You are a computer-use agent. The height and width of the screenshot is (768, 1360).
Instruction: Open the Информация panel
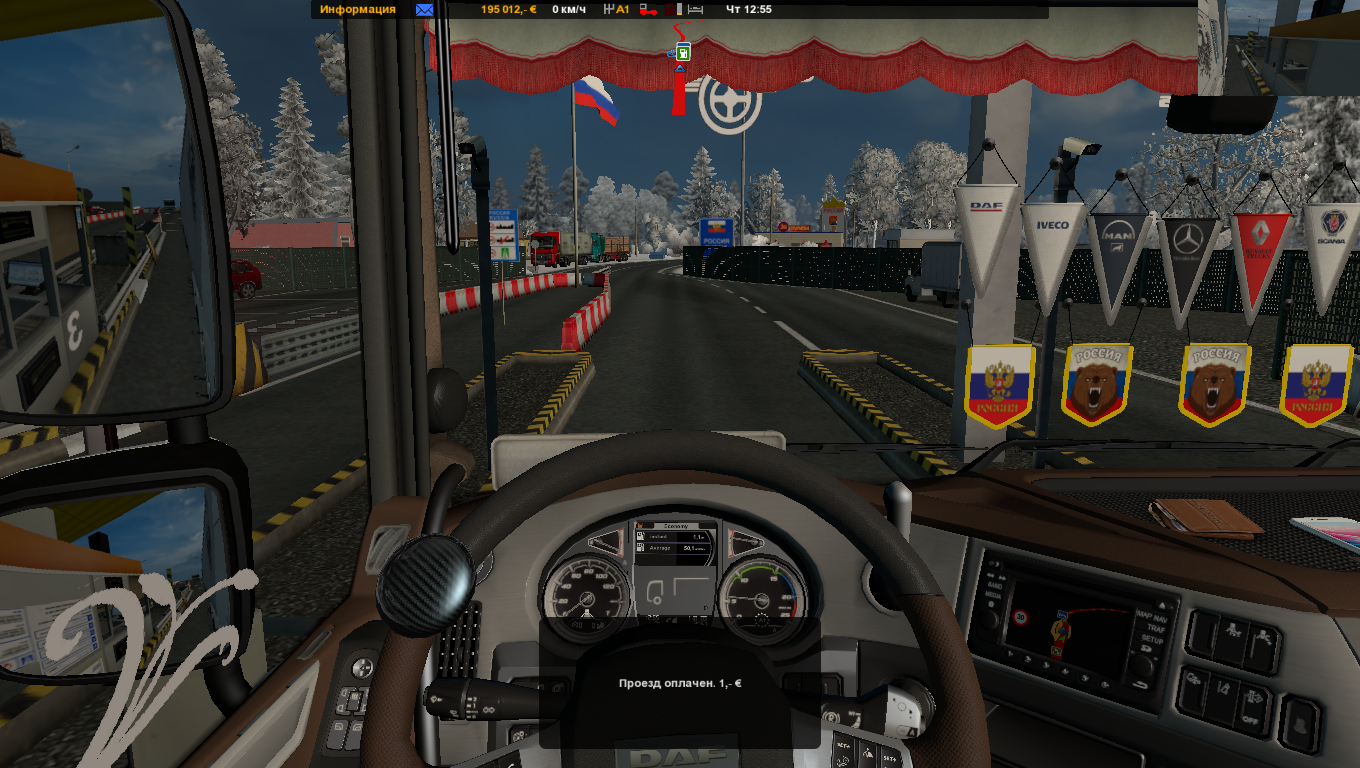(357, 10)
